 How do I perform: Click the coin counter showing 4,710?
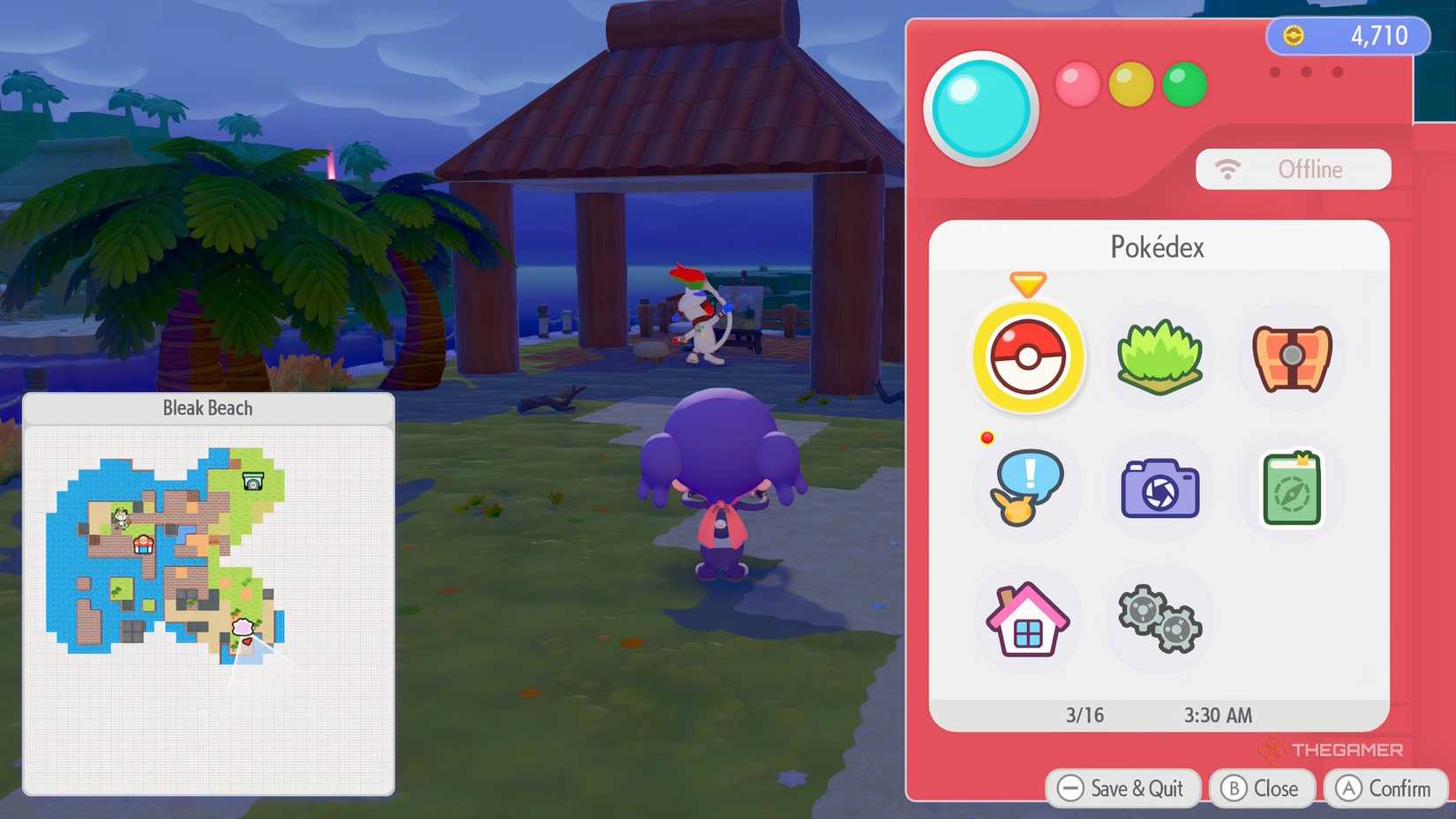(x=1350, y=36)
